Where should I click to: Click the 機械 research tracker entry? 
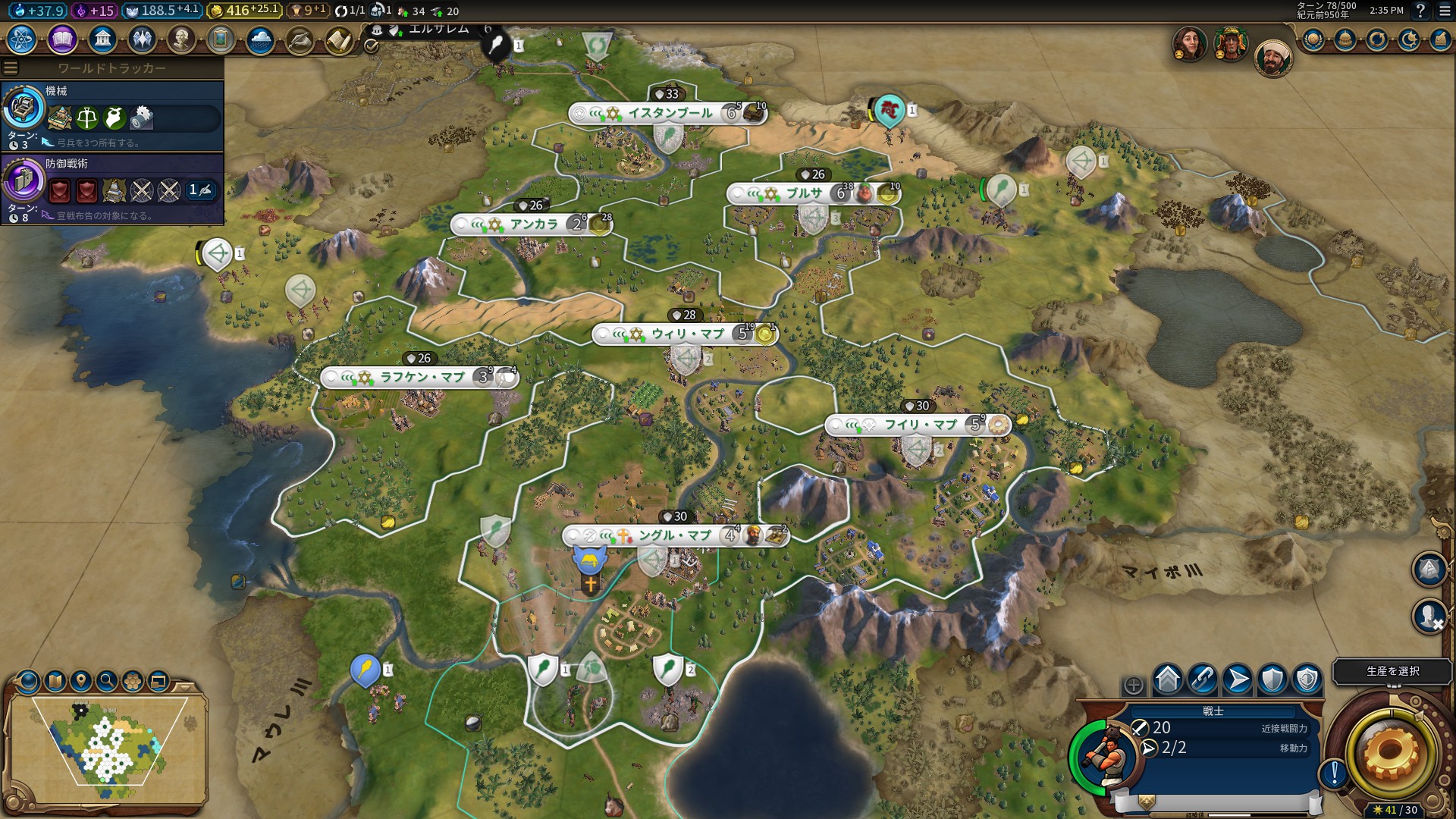[112, 116]
